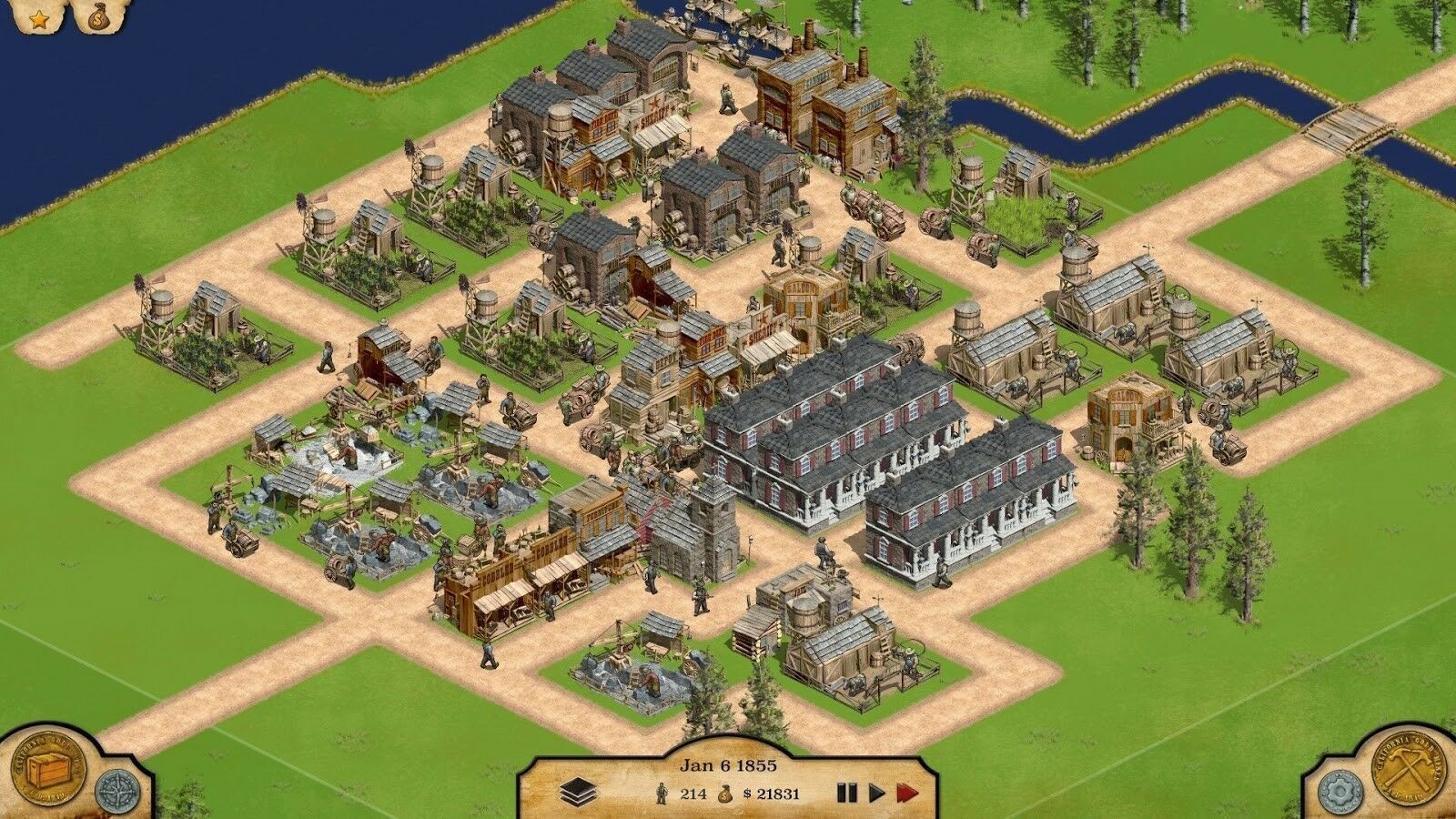The image size is (1456, 819).
Task: Pause the game
Action: pos(846,793)
